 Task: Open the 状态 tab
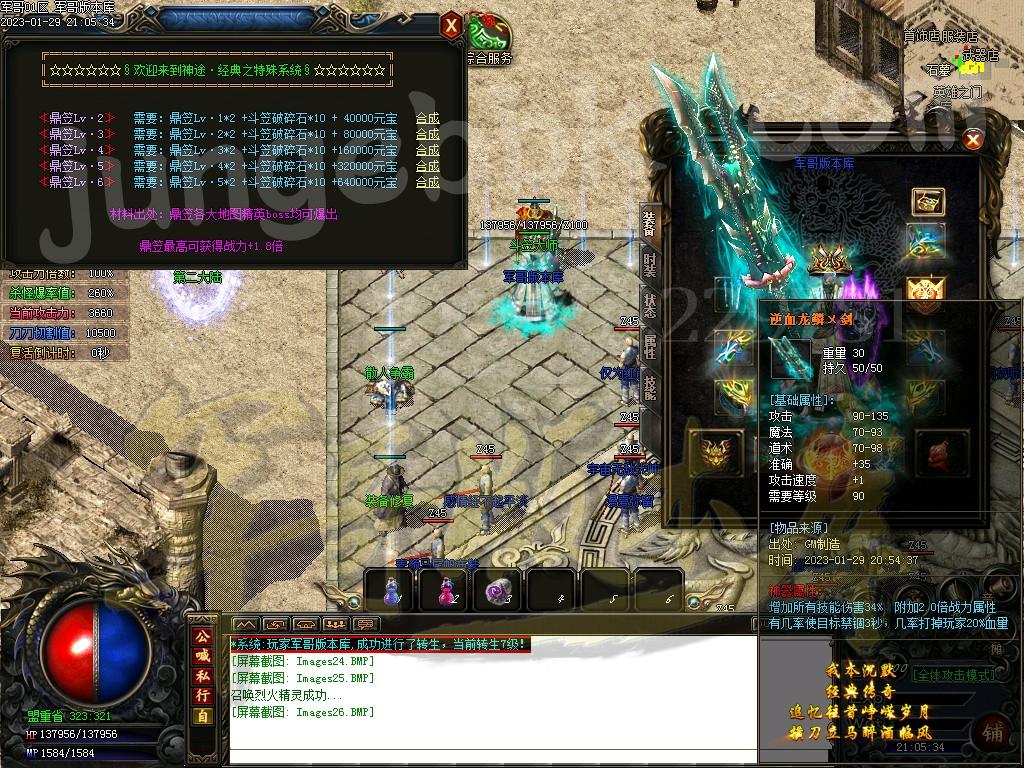point(650,305)
